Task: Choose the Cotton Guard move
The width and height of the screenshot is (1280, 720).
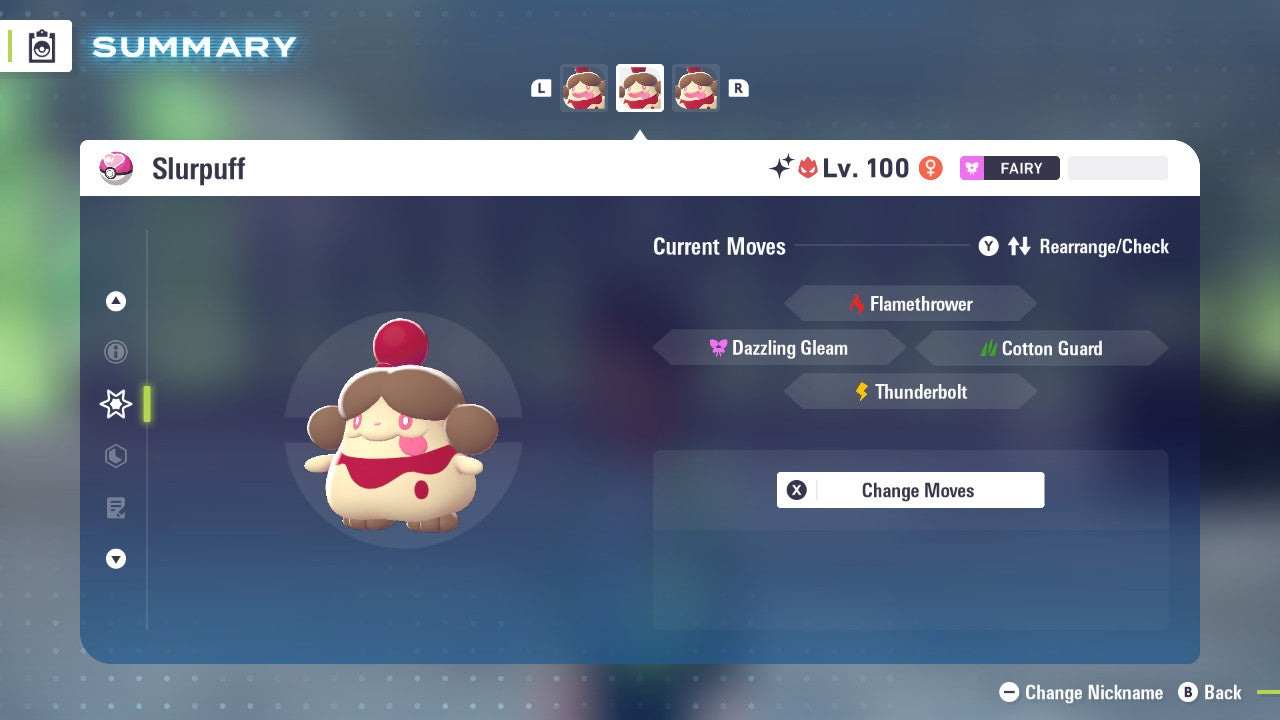Action: coord(1041,348)
